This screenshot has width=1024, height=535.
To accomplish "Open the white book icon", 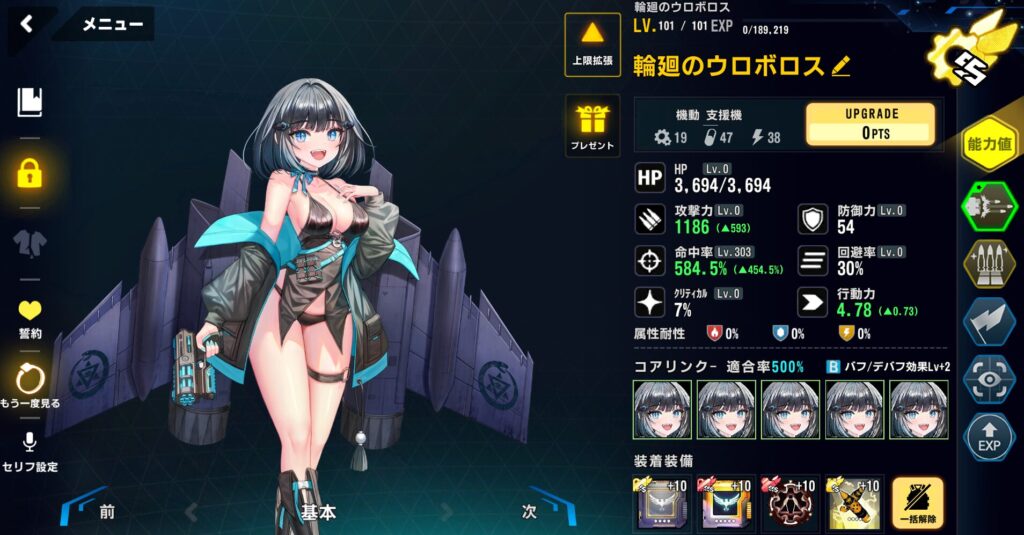I will coord(30,101).
